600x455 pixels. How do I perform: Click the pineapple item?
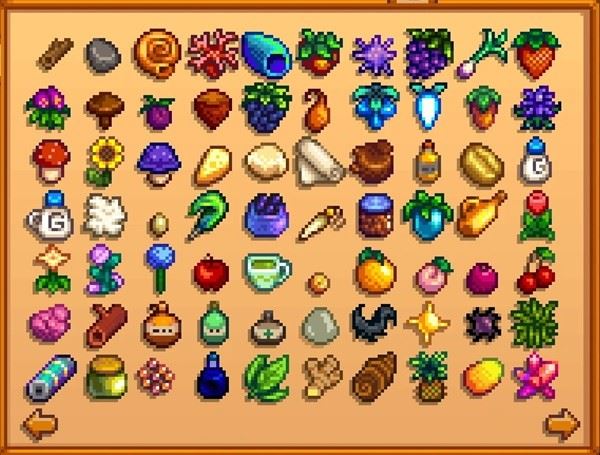pyautogui.click(x=427, y=375)
